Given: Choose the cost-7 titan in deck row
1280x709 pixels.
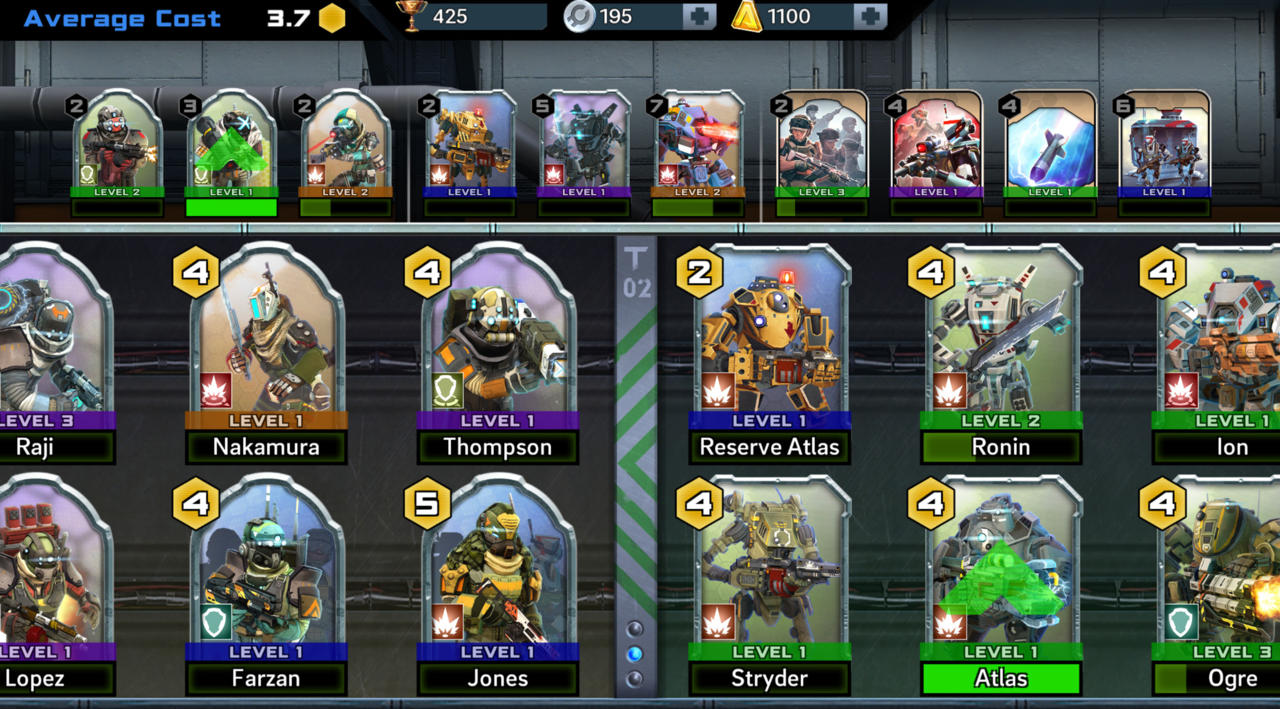Looking at the screenshot, I should 698,145.
